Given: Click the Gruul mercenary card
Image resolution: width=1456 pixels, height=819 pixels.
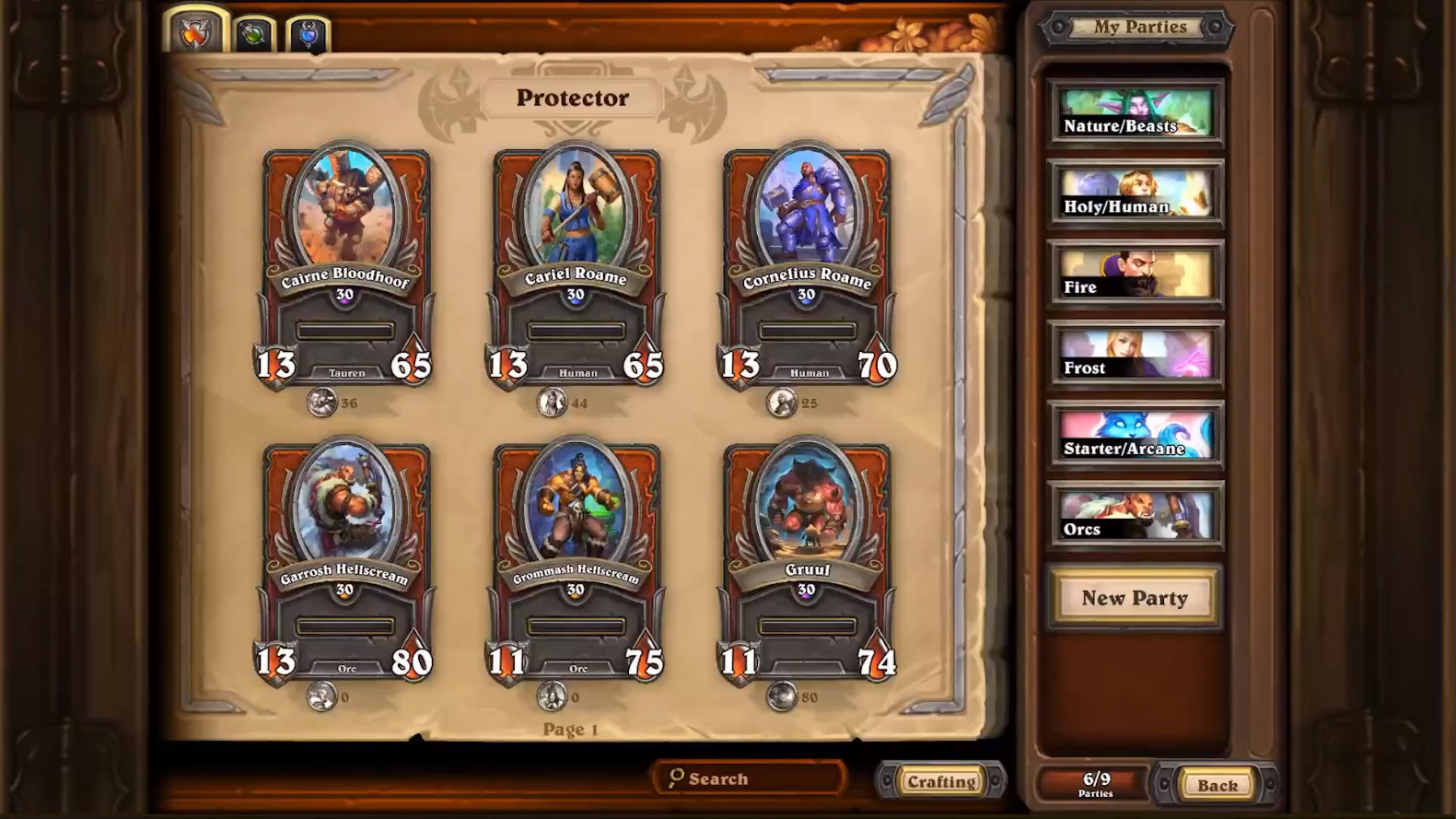Looking at the screenshot, I should pyautogui.click(x=807, y=562).
